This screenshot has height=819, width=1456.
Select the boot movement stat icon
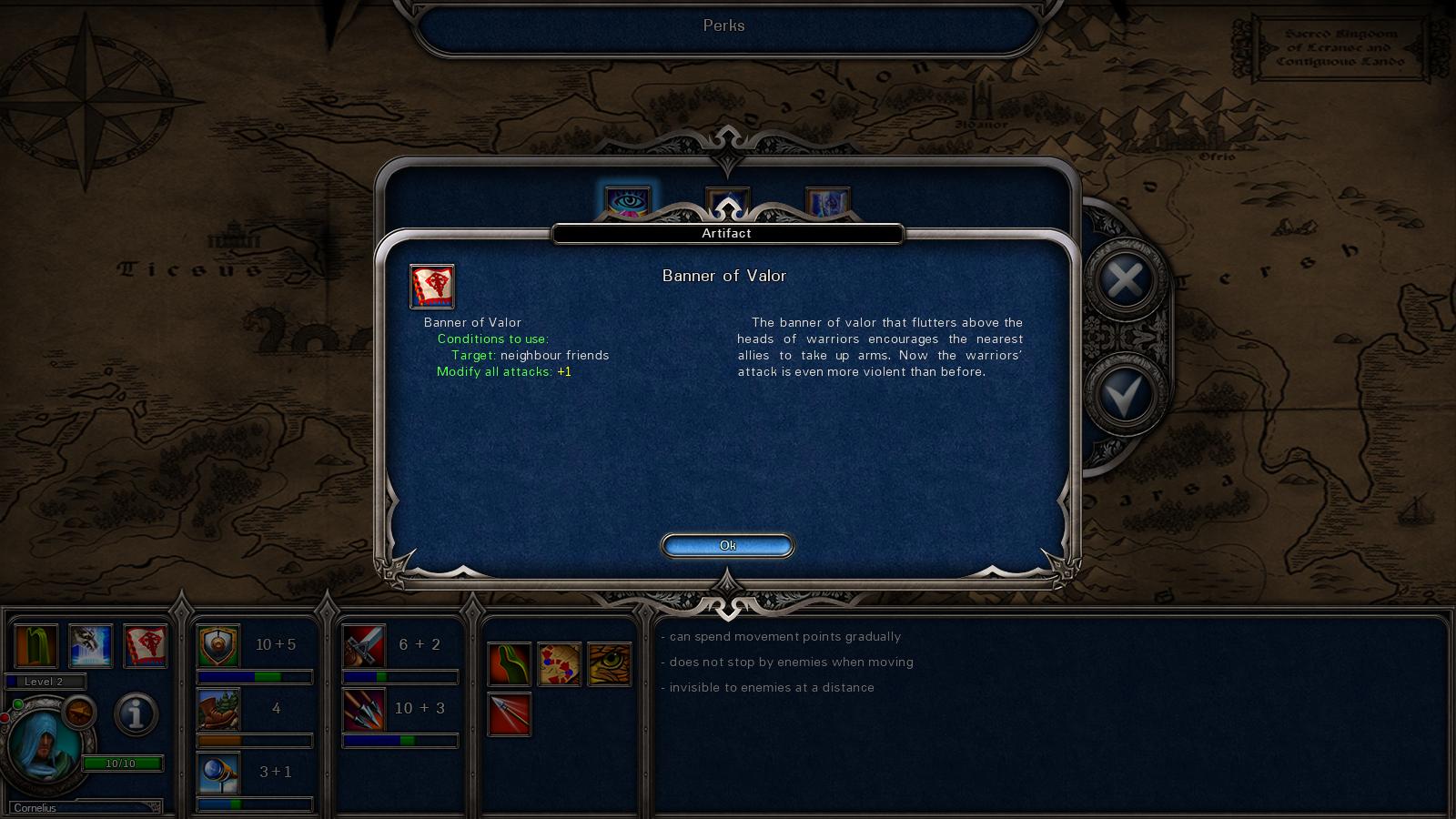[x=218, y=710]
